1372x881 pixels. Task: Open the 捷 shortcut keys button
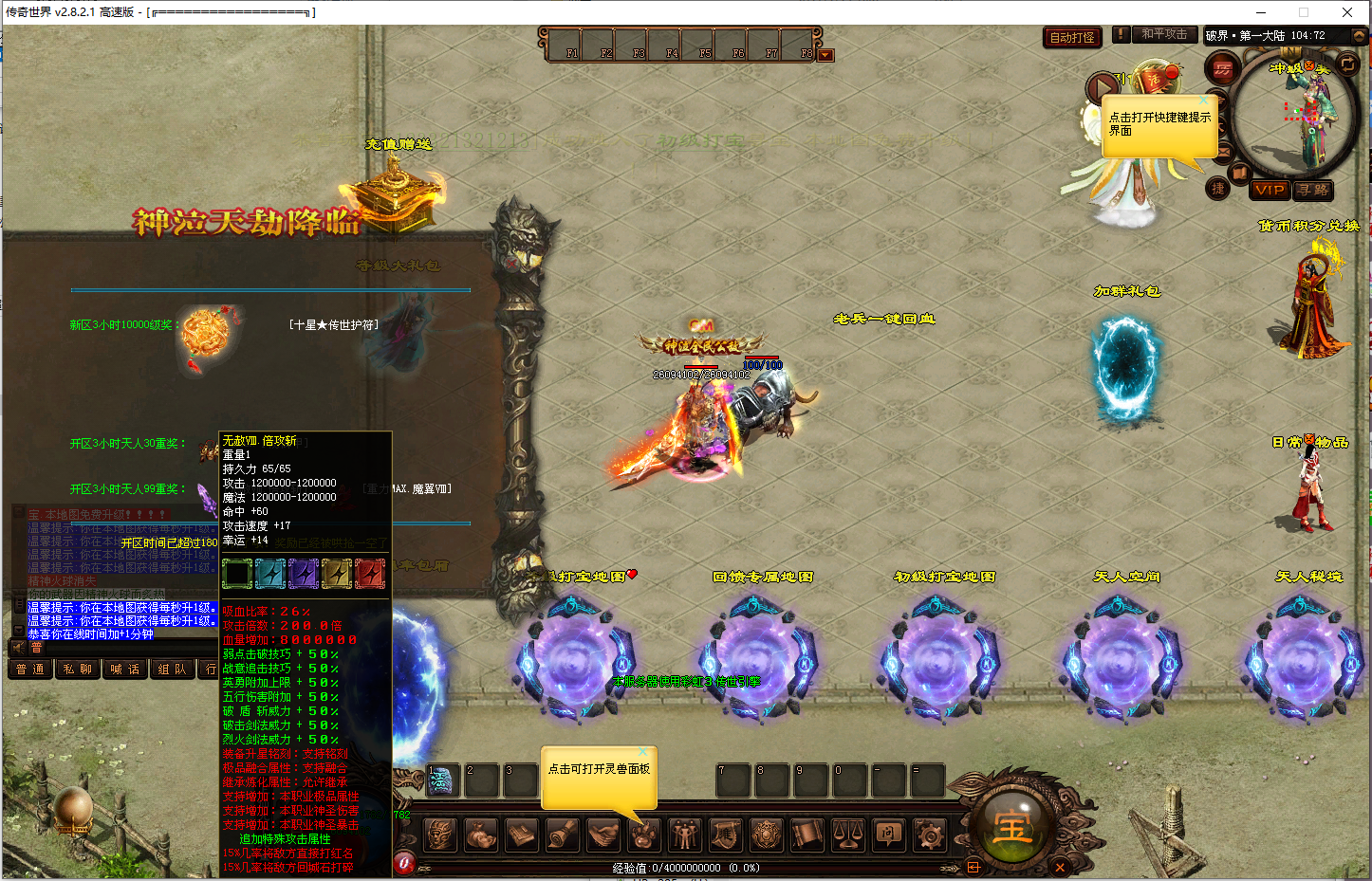click(1217, 189)
